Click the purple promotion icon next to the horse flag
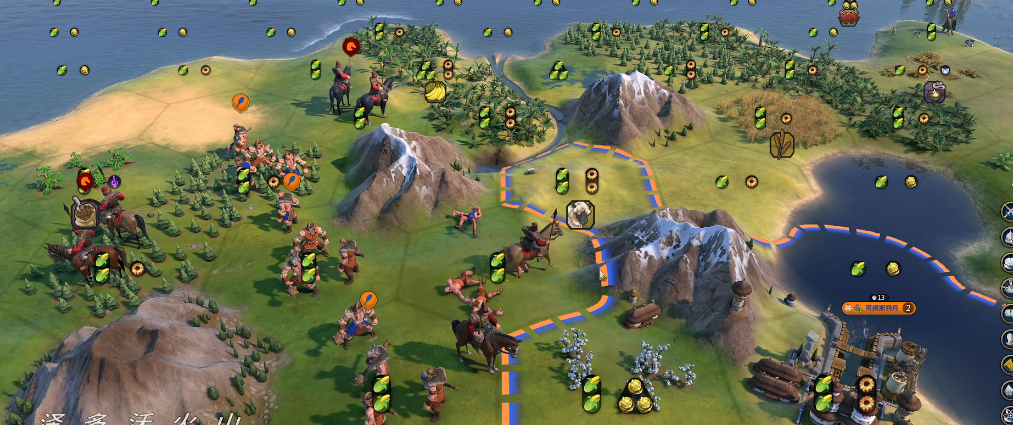The height and width of the screenshot is (425, 1013). pos(114,182)
